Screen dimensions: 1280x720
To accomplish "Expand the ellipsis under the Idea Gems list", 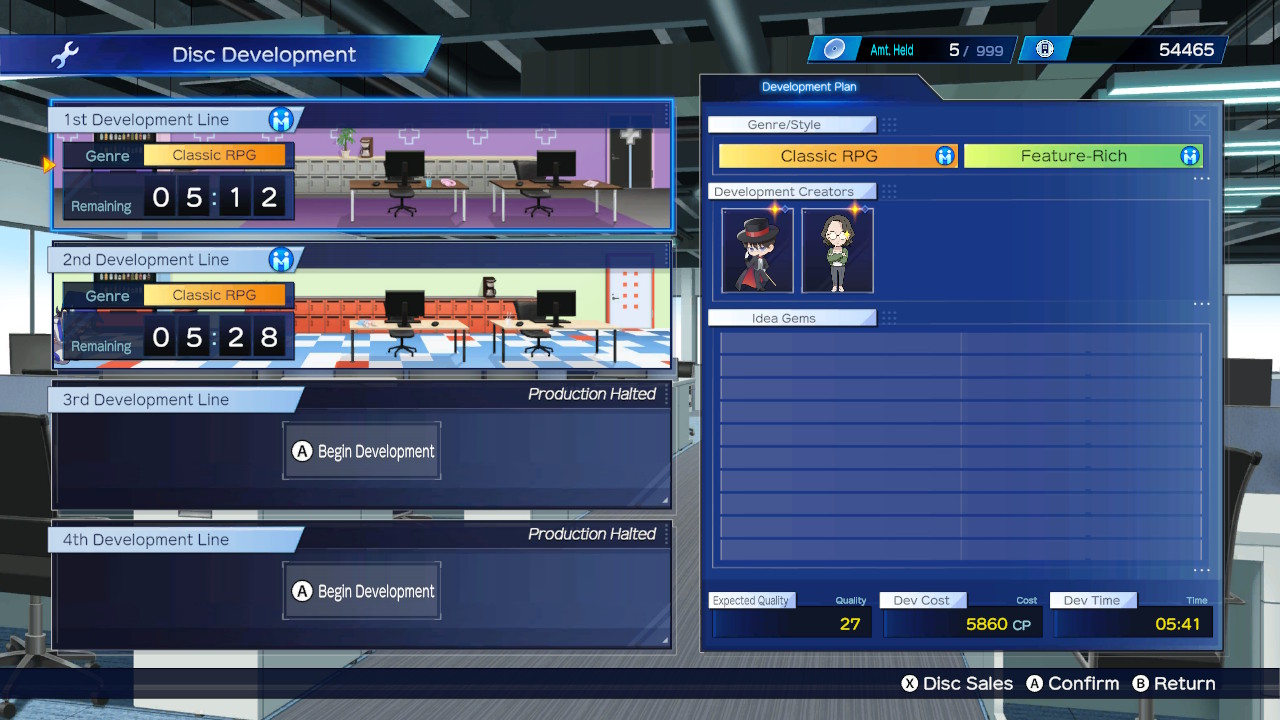I will pyautogui.click(x=1200, y=570).
